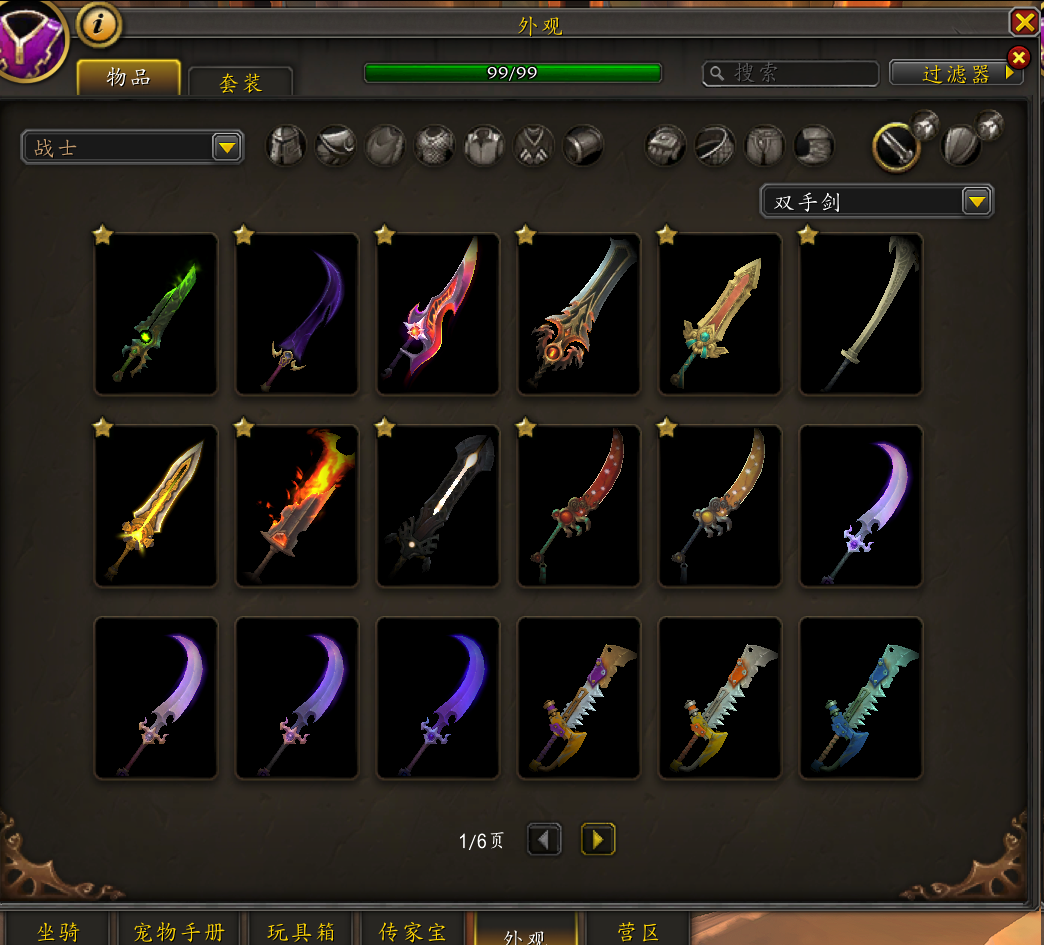Close the 外观 appearance window
The image size is (1044, 945).
tap(1024, 22)
